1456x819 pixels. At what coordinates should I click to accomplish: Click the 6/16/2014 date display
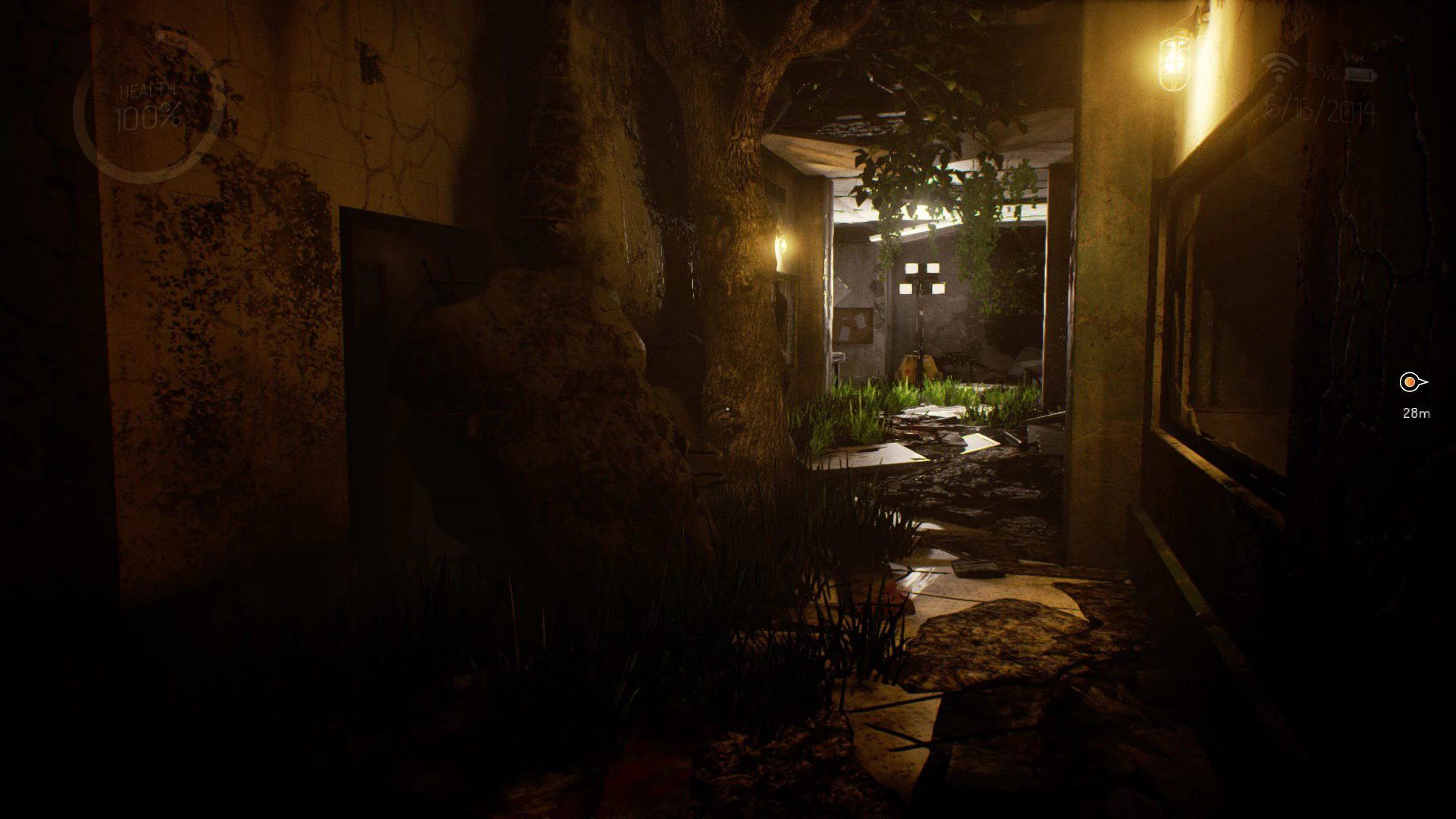tap(1321, 110)
